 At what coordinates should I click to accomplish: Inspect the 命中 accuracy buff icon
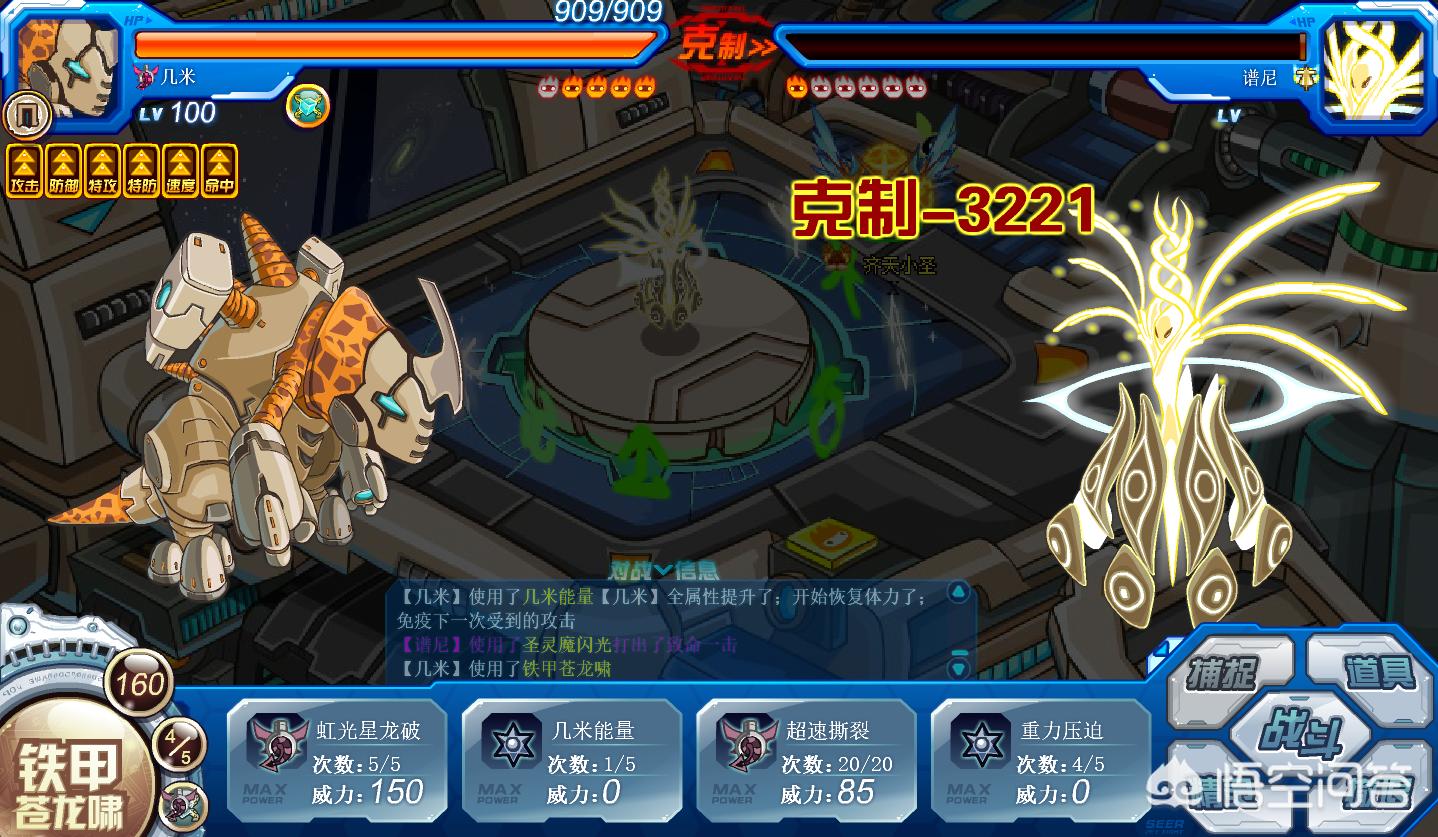(x=220, y=171)
